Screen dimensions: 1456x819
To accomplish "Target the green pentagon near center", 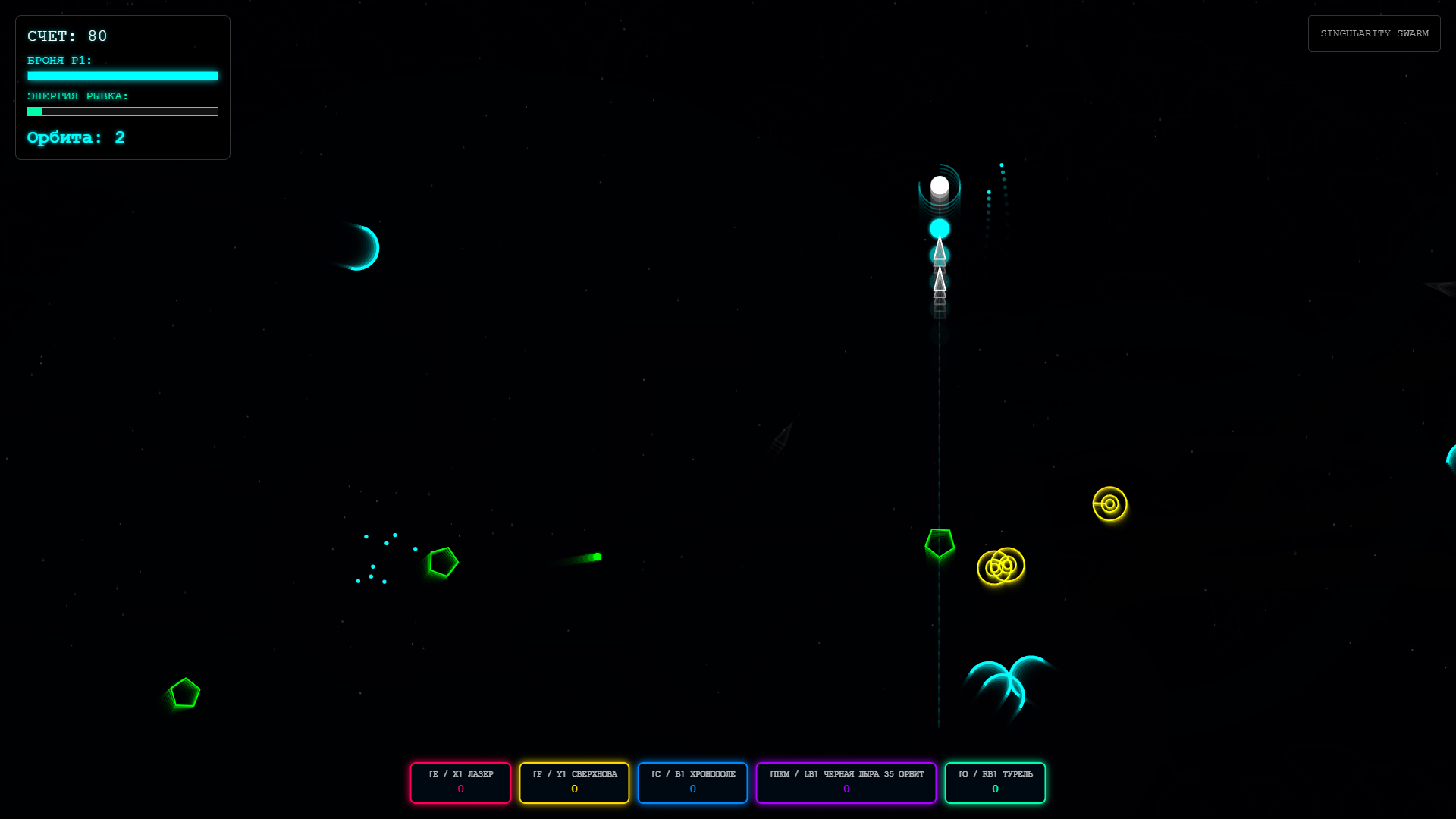I will (939, 541).
